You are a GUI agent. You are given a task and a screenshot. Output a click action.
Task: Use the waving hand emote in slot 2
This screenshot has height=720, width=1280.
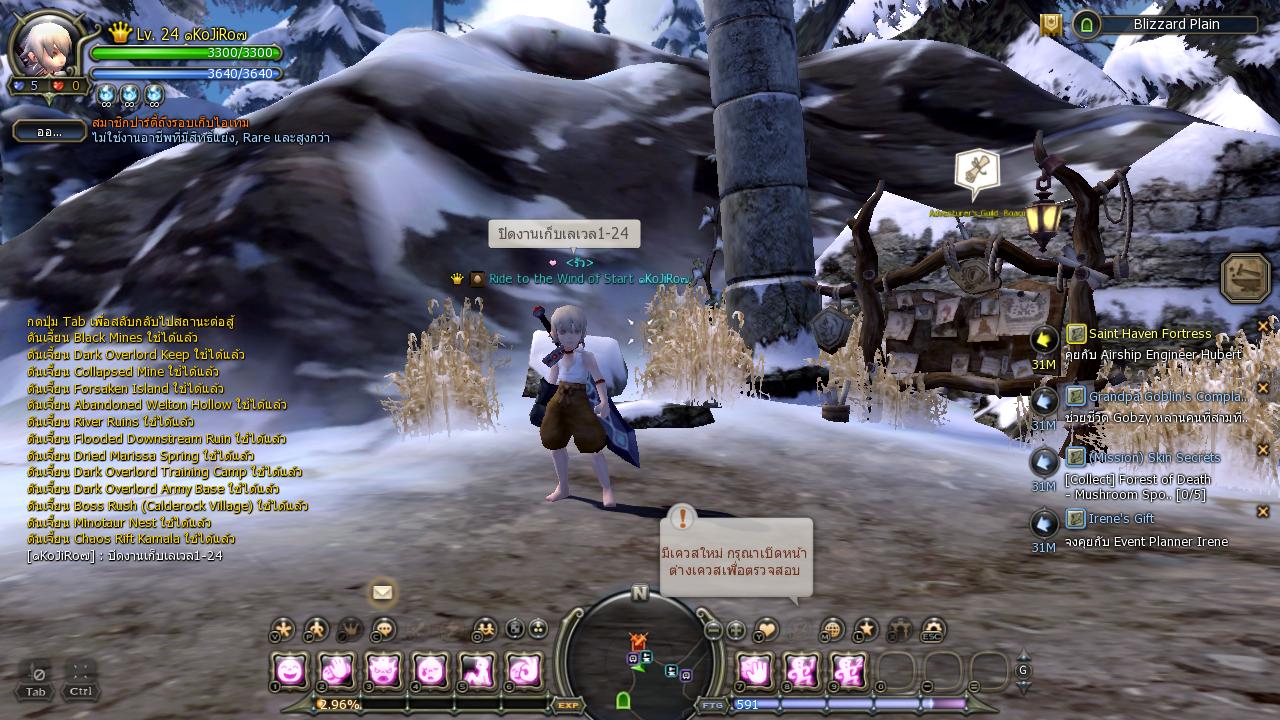[337, 670]
